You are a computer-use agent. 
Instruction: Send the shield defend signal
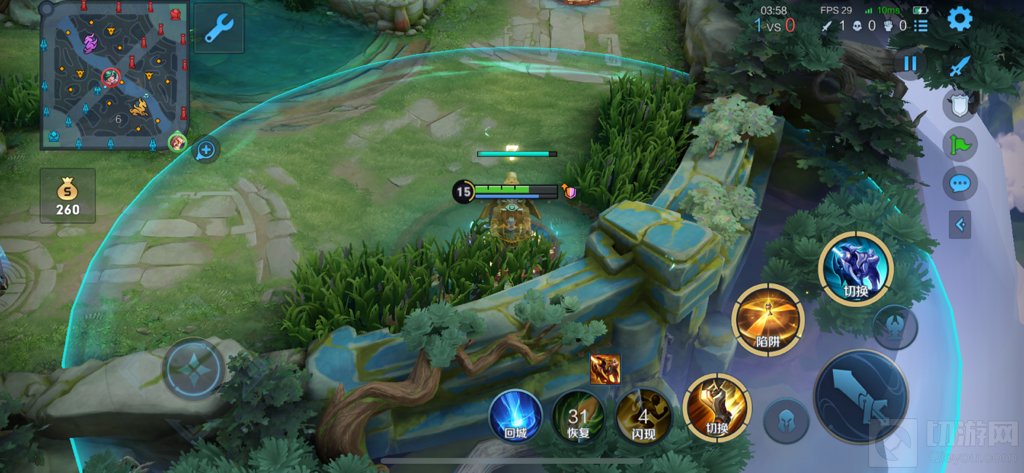click(x=960, y=105)
